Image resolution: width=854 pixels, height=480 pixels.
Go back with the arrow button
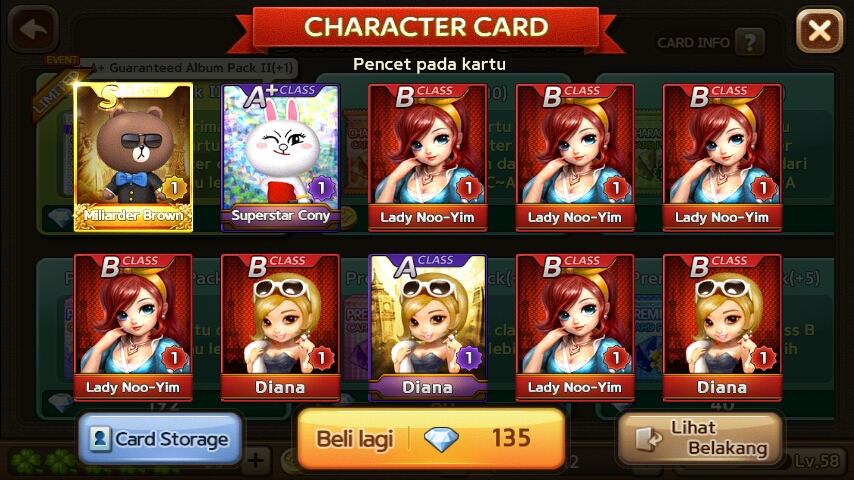[x=32, y=30]
